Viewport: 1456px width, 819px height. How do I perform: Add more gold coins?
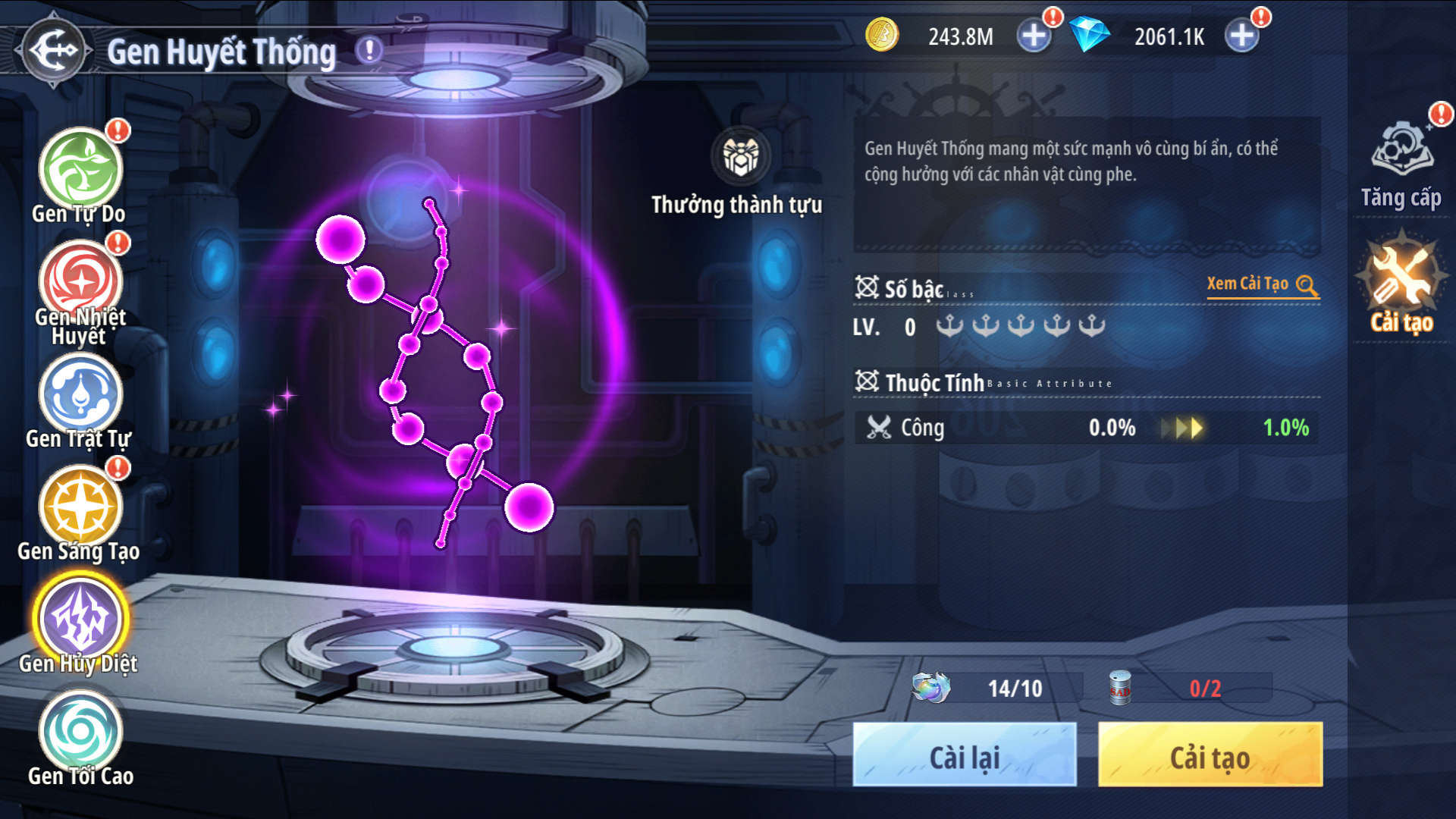pyautogui.click(x=1033, y=36)
